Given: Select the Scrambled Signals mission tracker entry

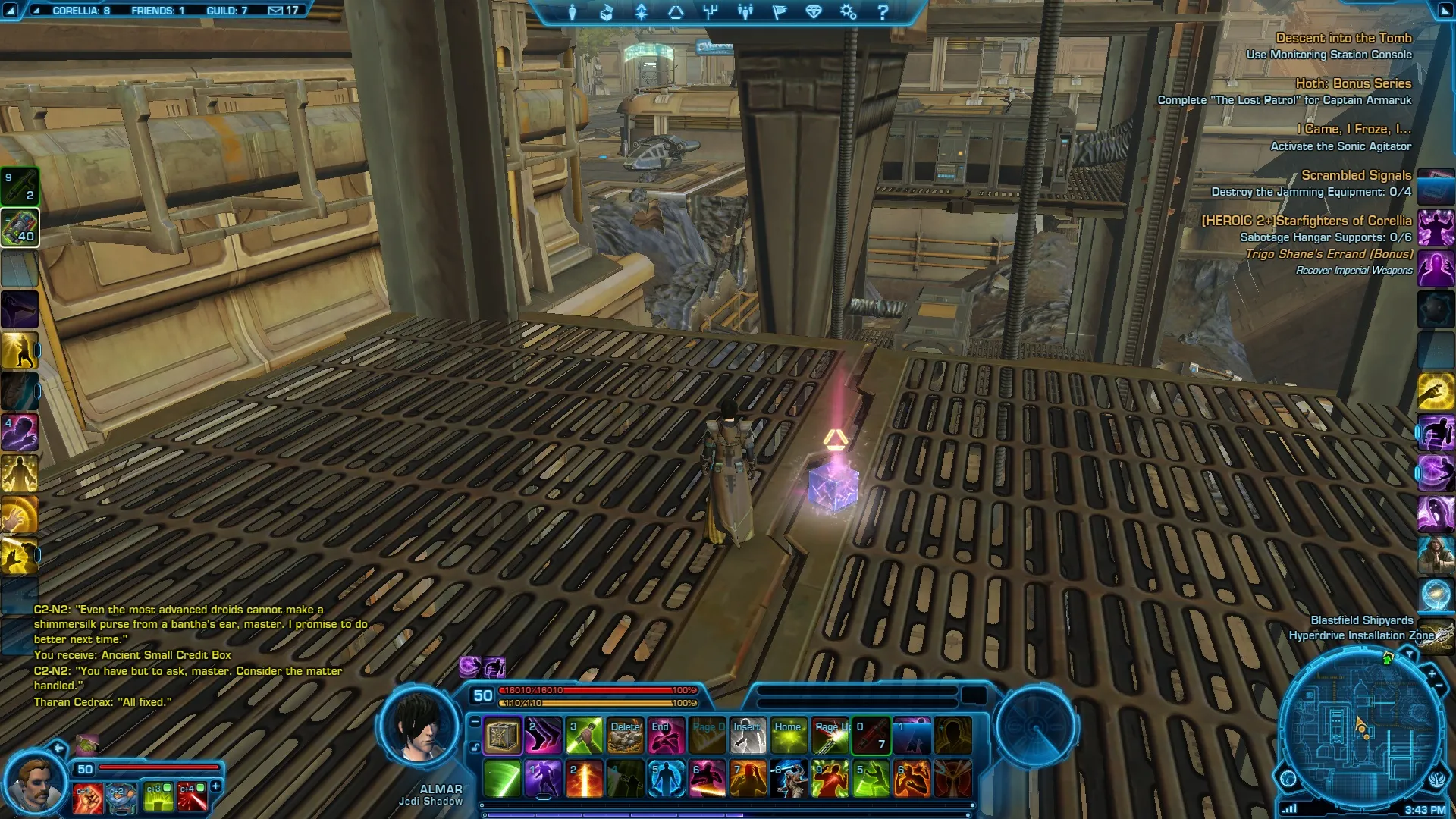Looking at the screenshot, I should coord(1356,175).
